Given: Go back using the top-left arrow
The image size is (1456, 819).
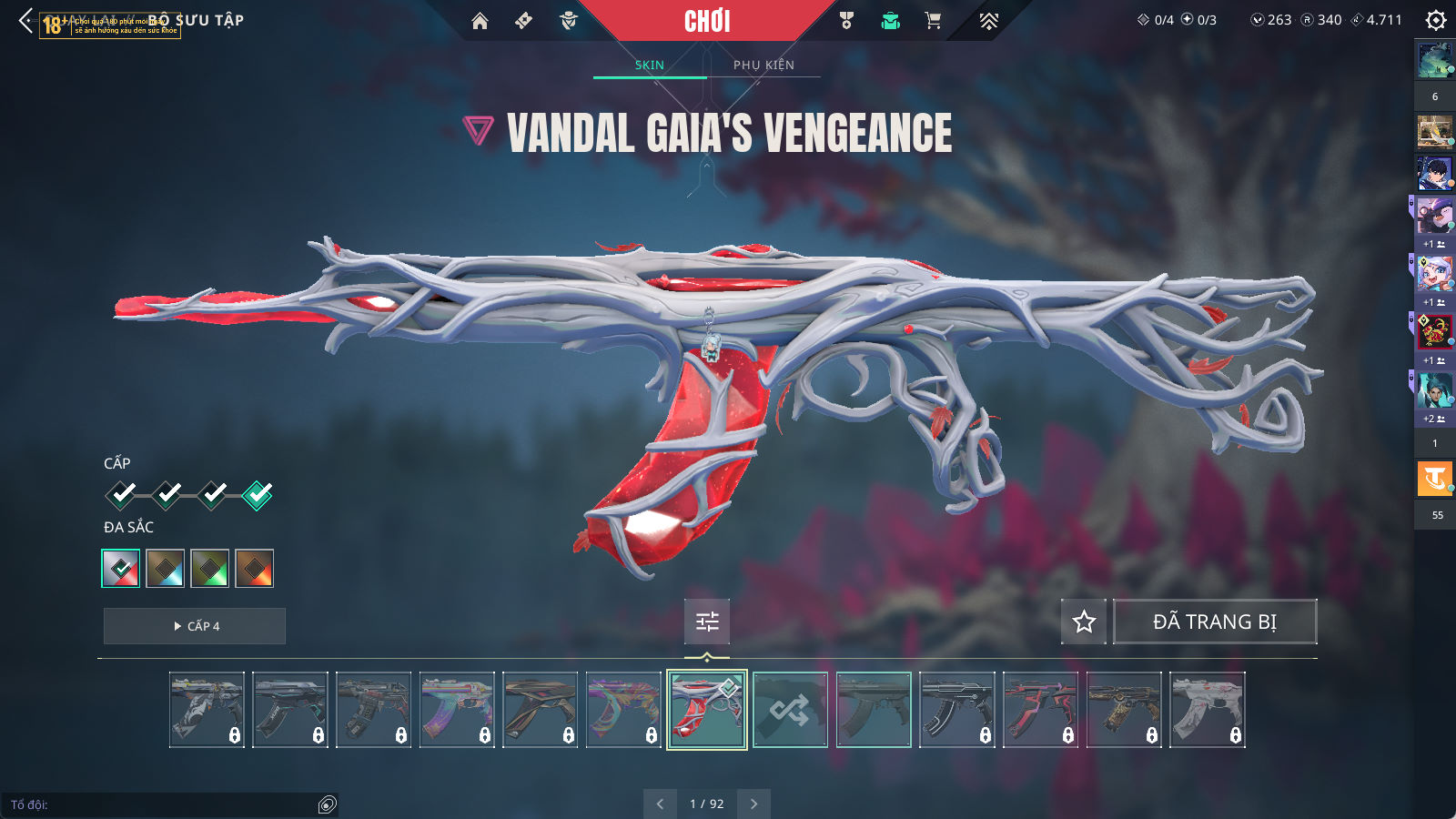Looking at the screenshot, I should (x=25, y=20).
